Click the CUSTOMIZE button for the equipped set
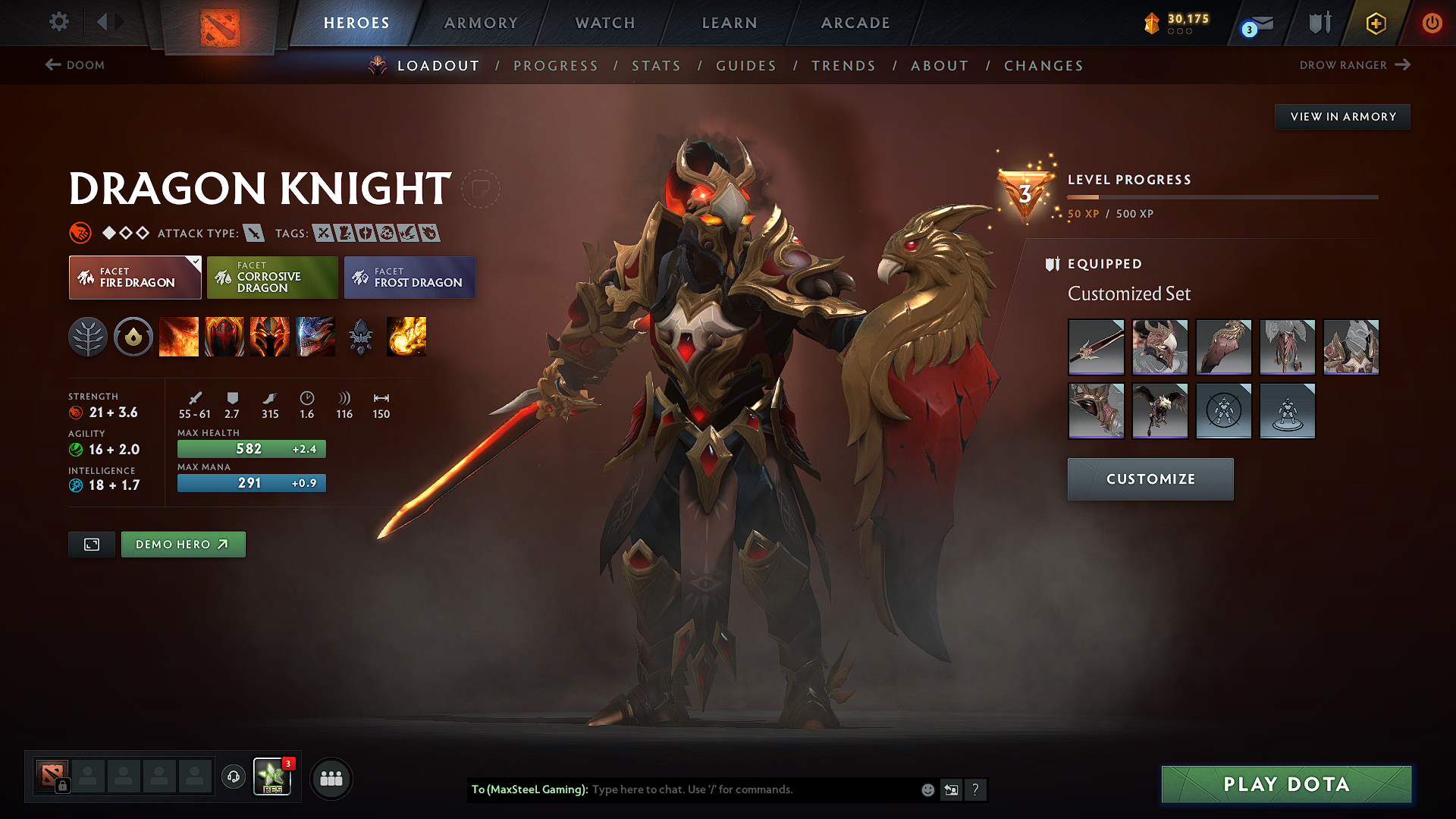Screen dimensions: 1456x819 pyautogui.click(x=1150, y=479)
